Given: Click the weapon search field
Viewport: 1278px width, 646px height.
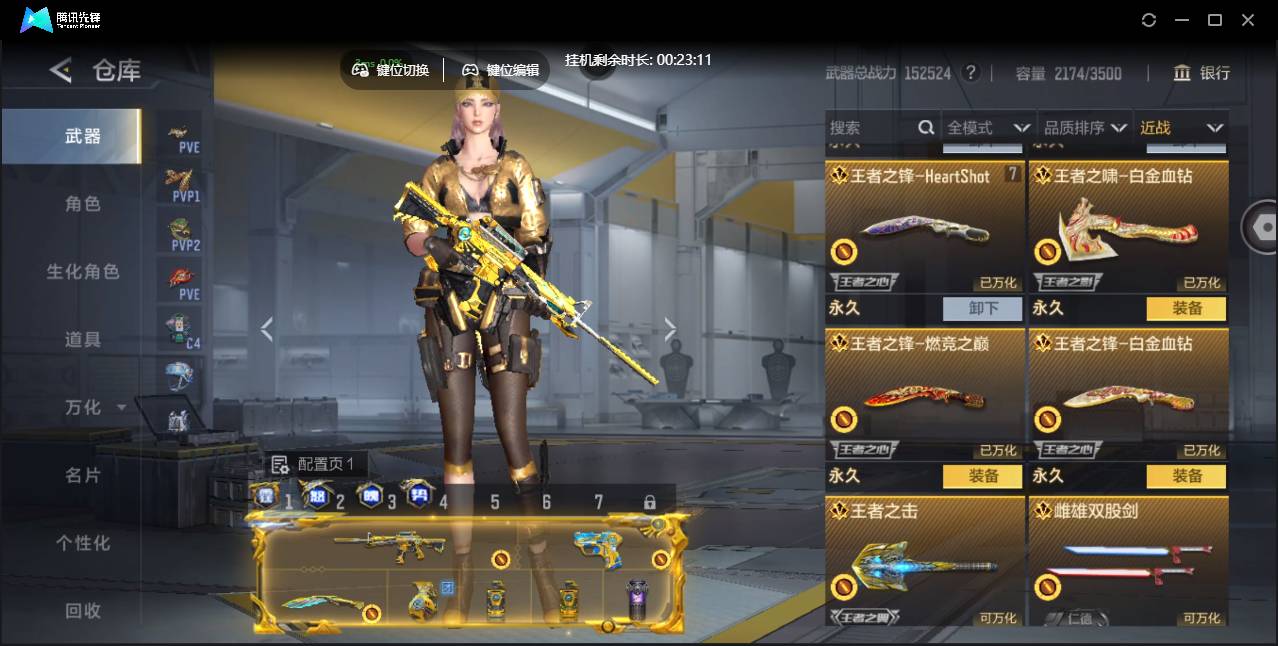Looking at the screenshot, I should (870, 128).
